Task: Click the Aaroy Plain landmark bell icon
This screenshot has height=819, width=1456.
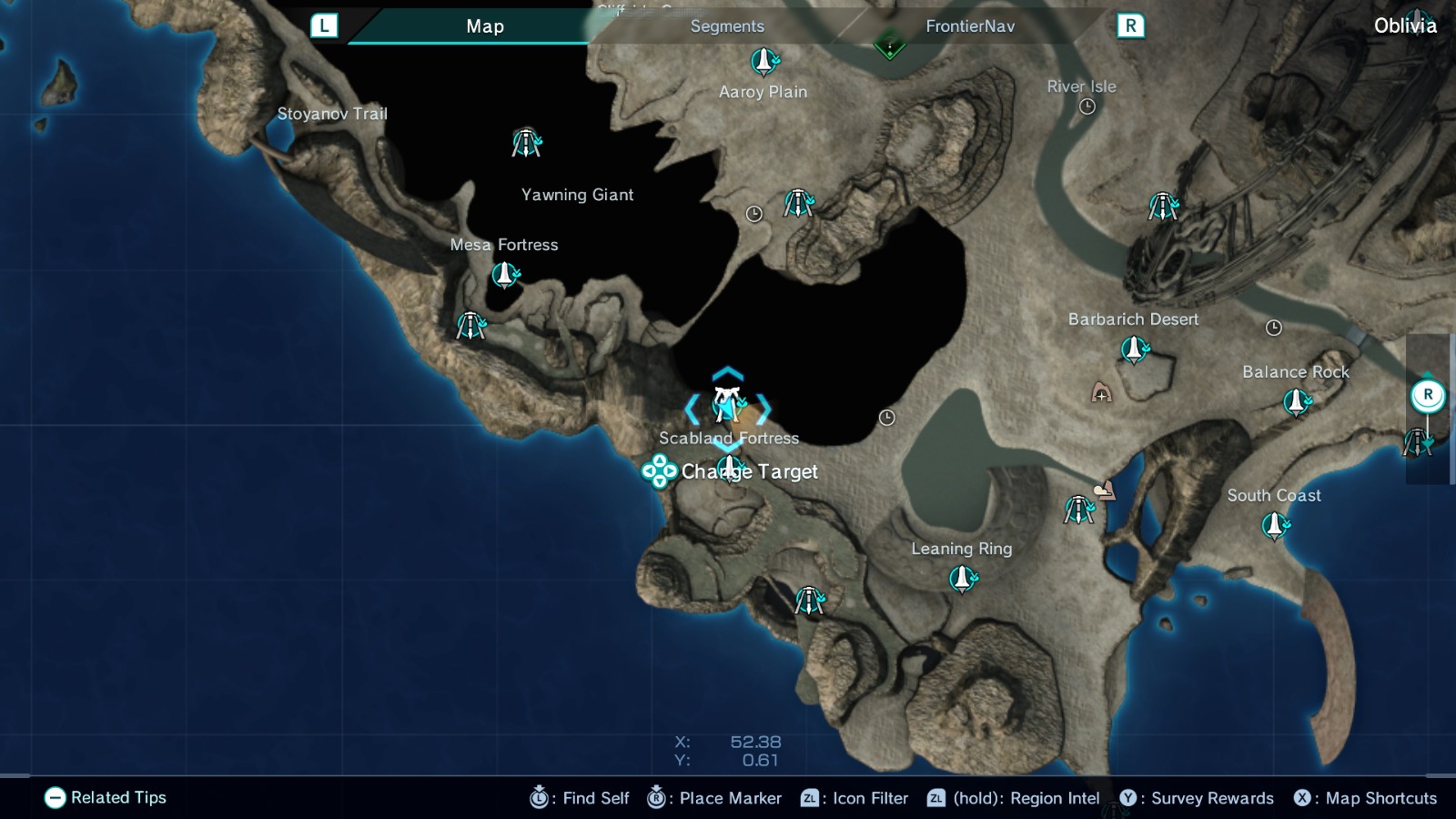Action: 763,62
